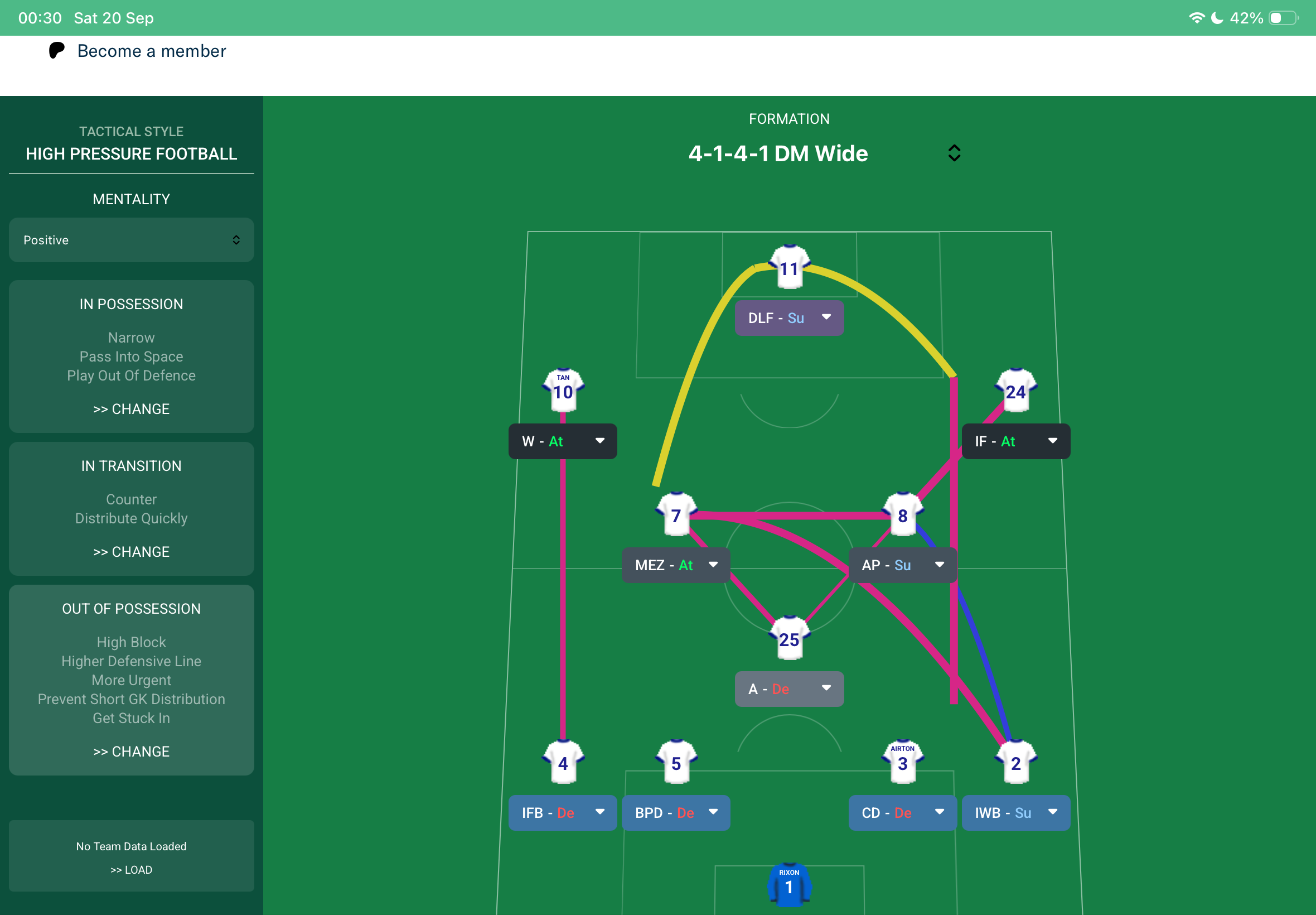This screenshot has height=915, width=1316.
Task: Click CHANGE under Out of Possession
Action: coord(131,751)
